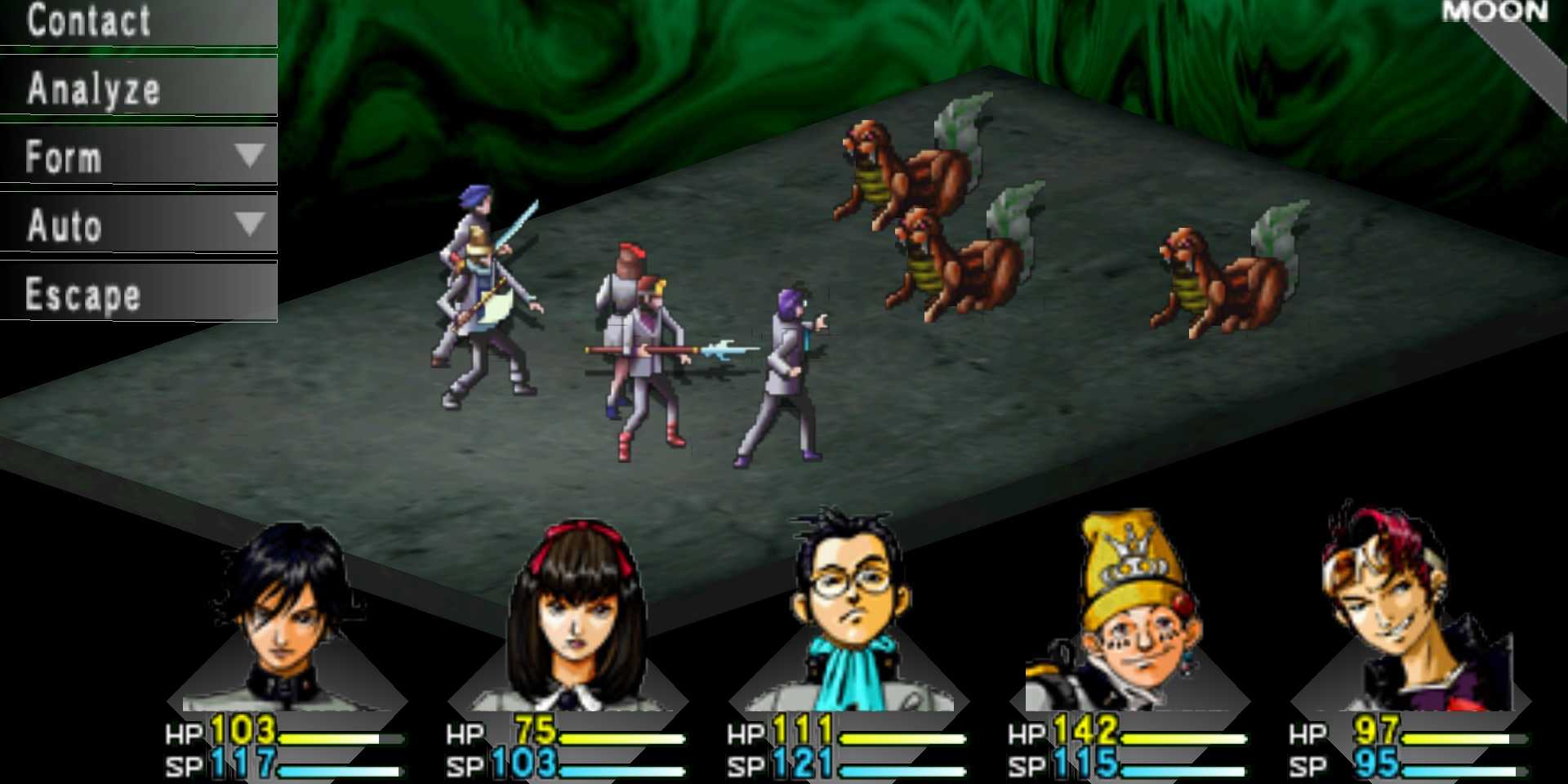Image resolution: width=1568 pixels, height=784 pixels.
Task: Select the Contact command
Action: click(x=90, y=20)
